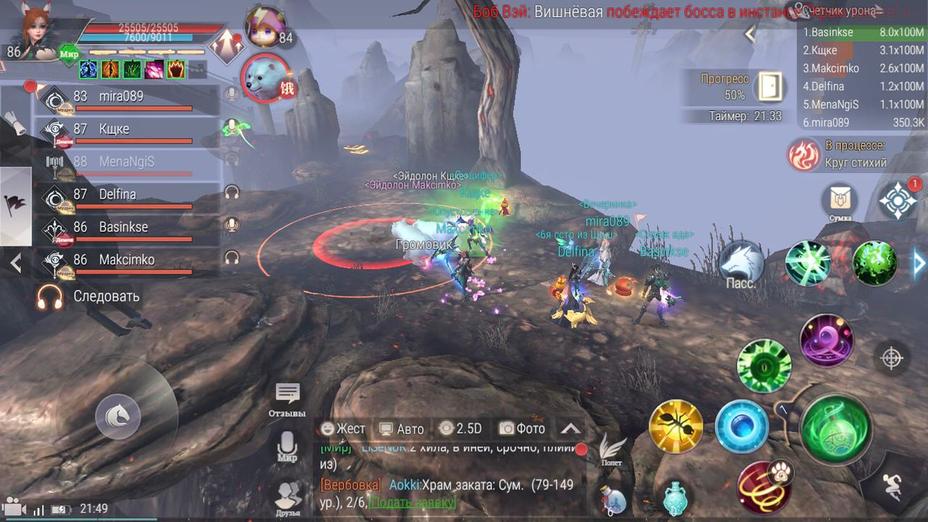Switch the 2.5D camera view
Image resolution: width=928 pixels, height=522 pixels.
tap(461, 428)
